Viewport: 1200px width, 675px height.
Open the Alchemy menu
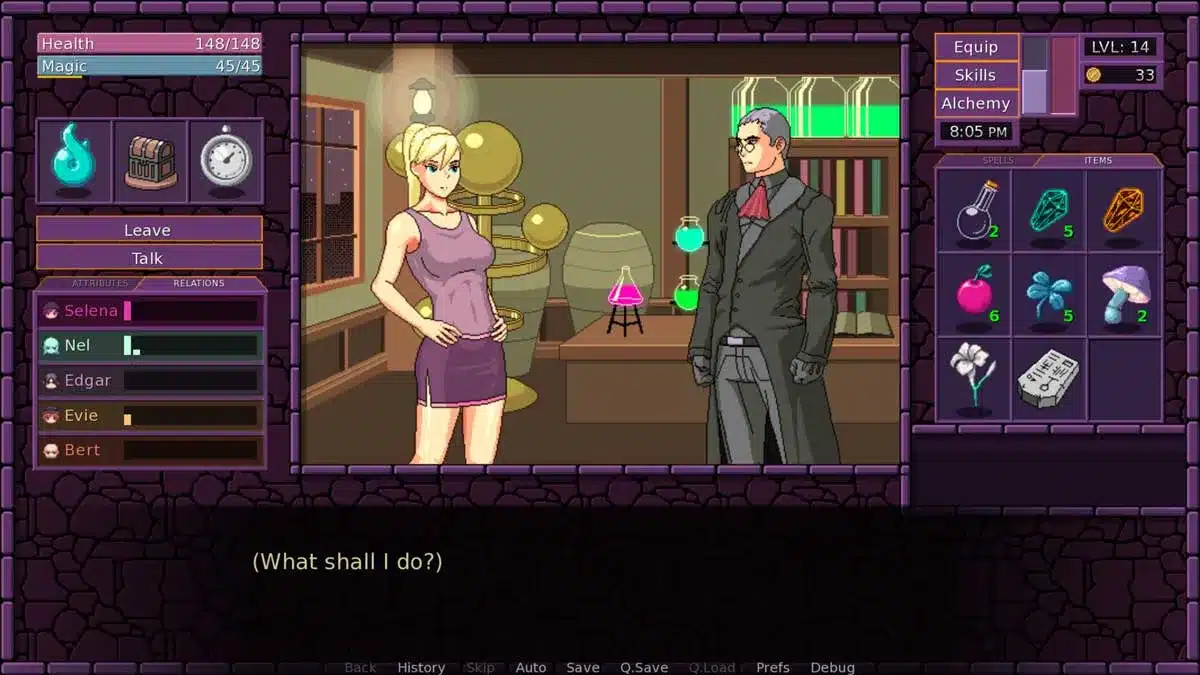click(x=976, y=103)
